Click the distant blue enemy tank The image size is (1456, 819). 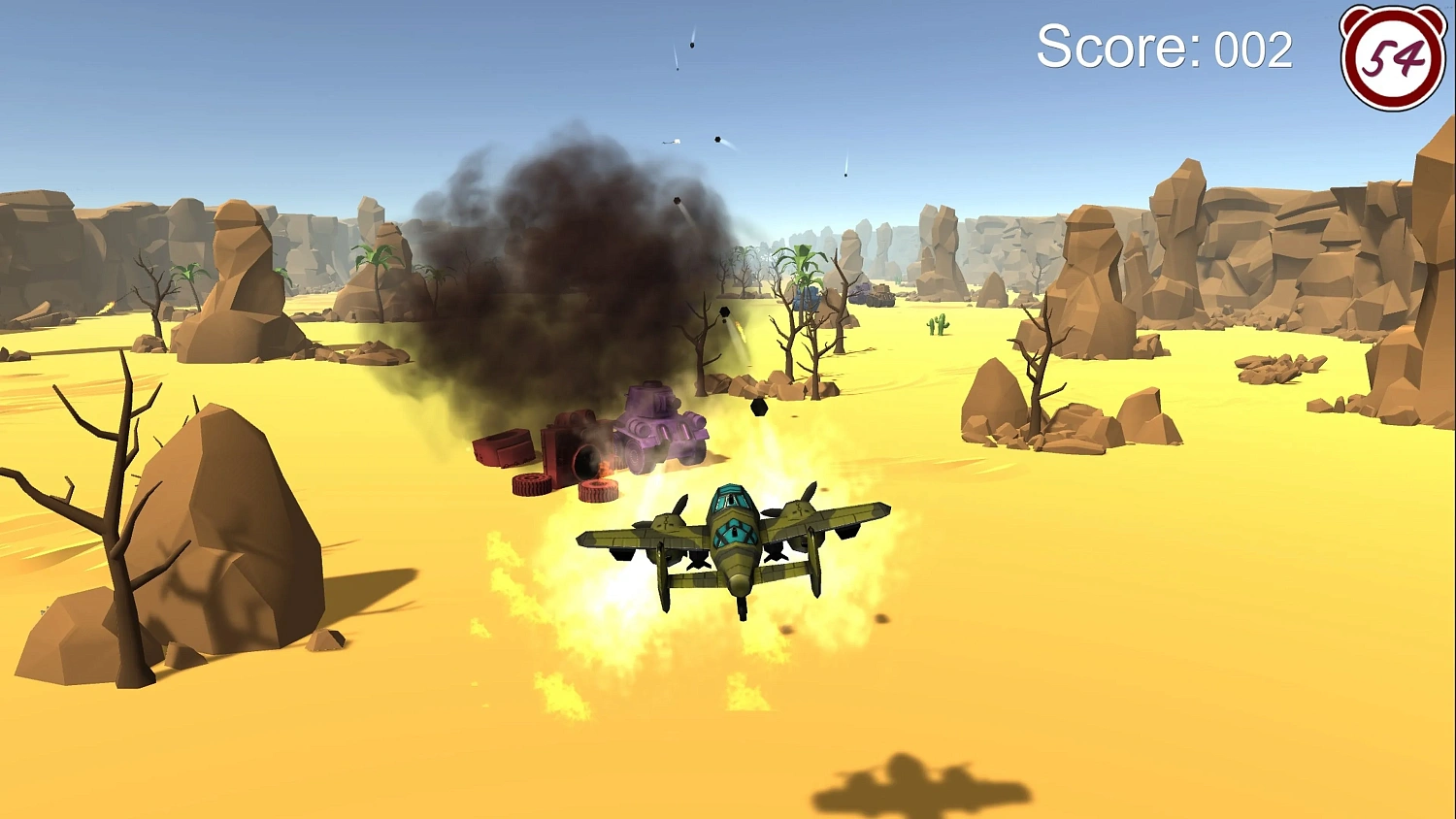click(x=807, y=296)
